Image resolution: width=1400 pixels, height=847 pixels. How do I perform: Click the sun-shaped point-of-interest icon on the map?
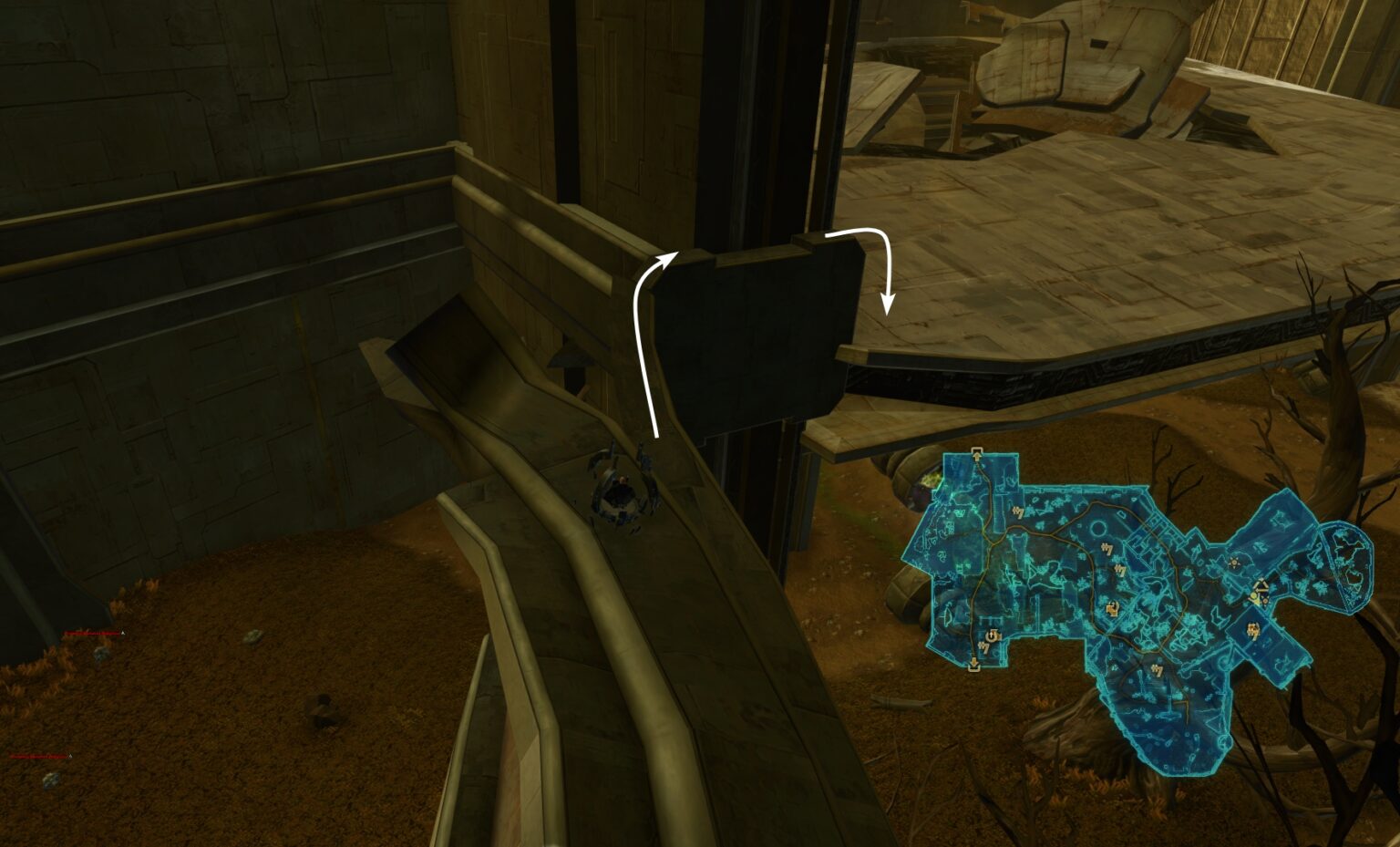pyautogui.click(x=1236, y=563)
